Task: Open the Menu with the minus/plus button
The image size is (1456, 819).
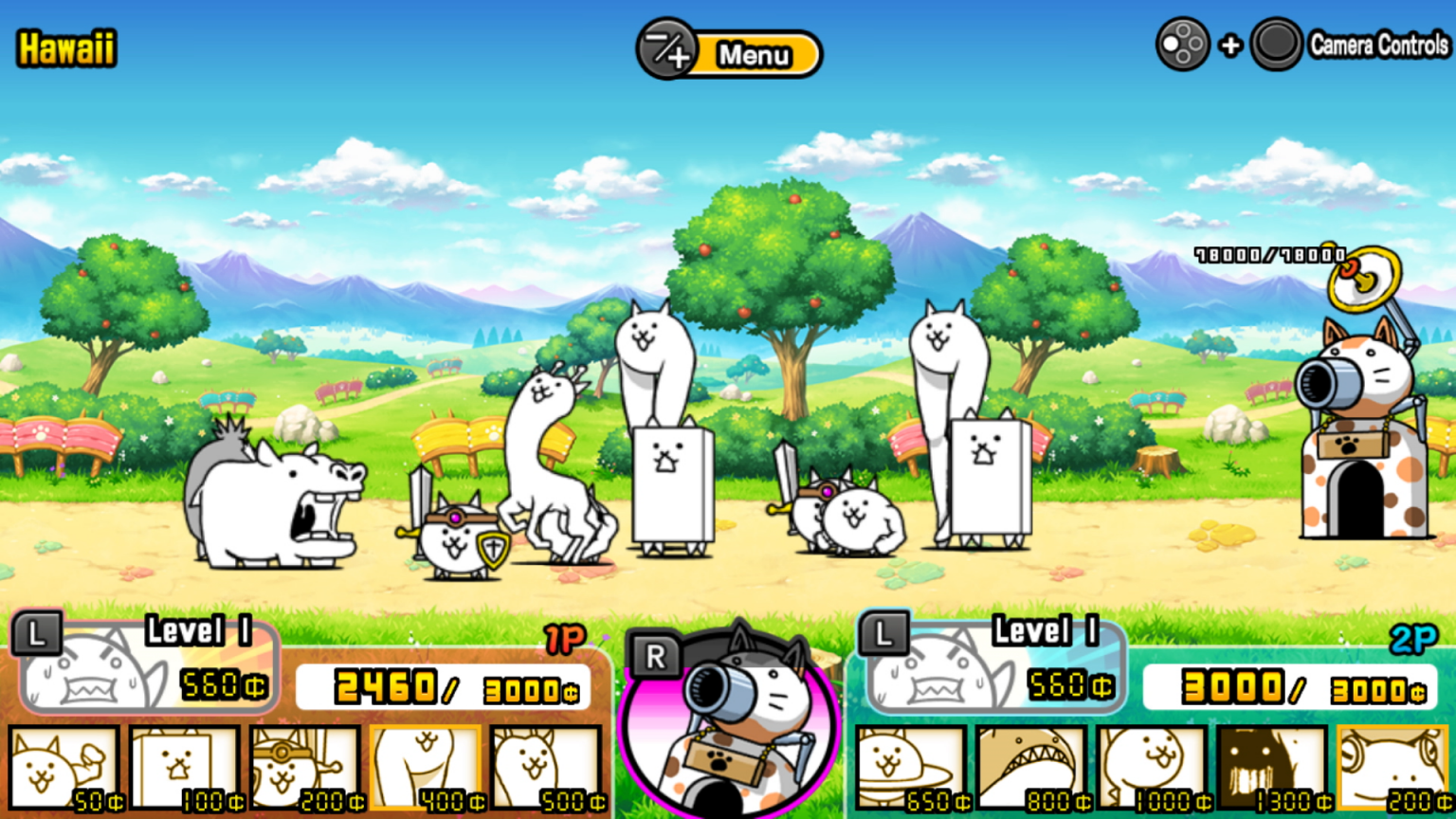Action: (x=730, y=54)
